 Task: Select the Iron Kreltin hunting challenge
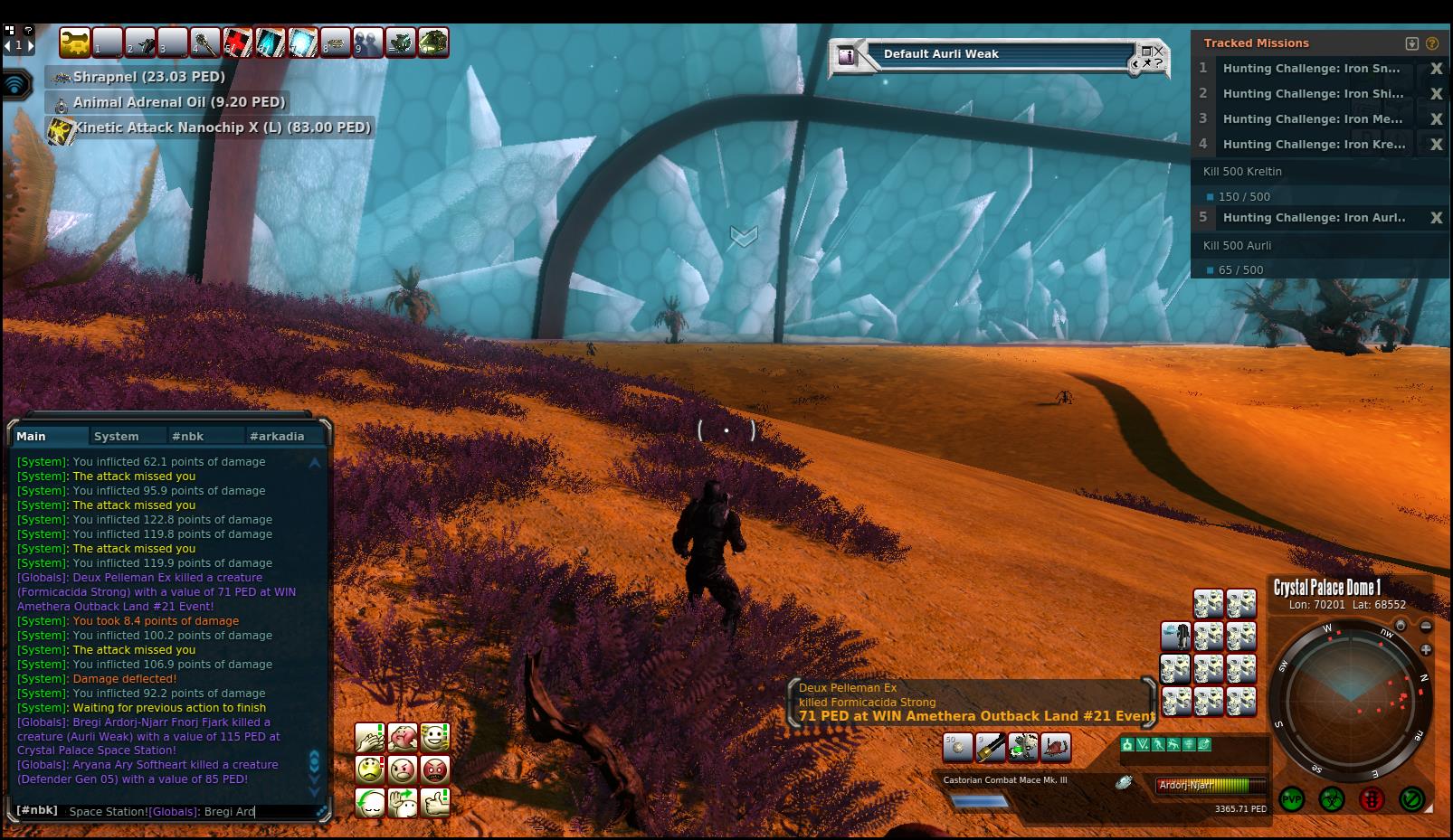tap(1314, 144)
